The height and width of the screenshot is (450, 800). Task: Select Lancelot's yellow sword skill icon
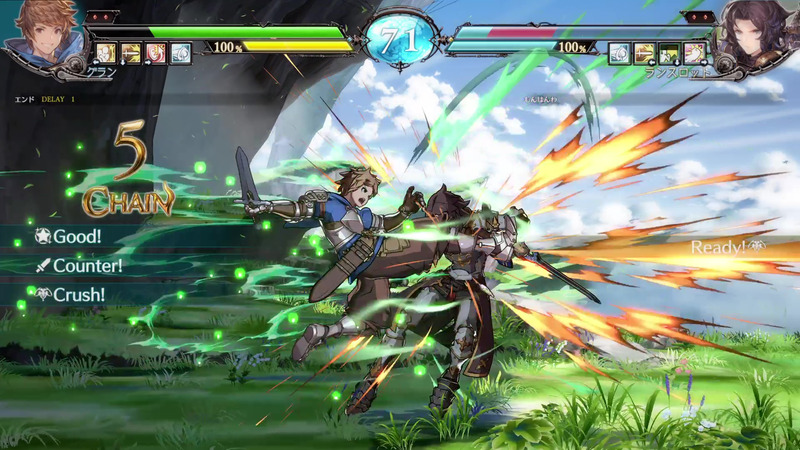tap(645, 52)
